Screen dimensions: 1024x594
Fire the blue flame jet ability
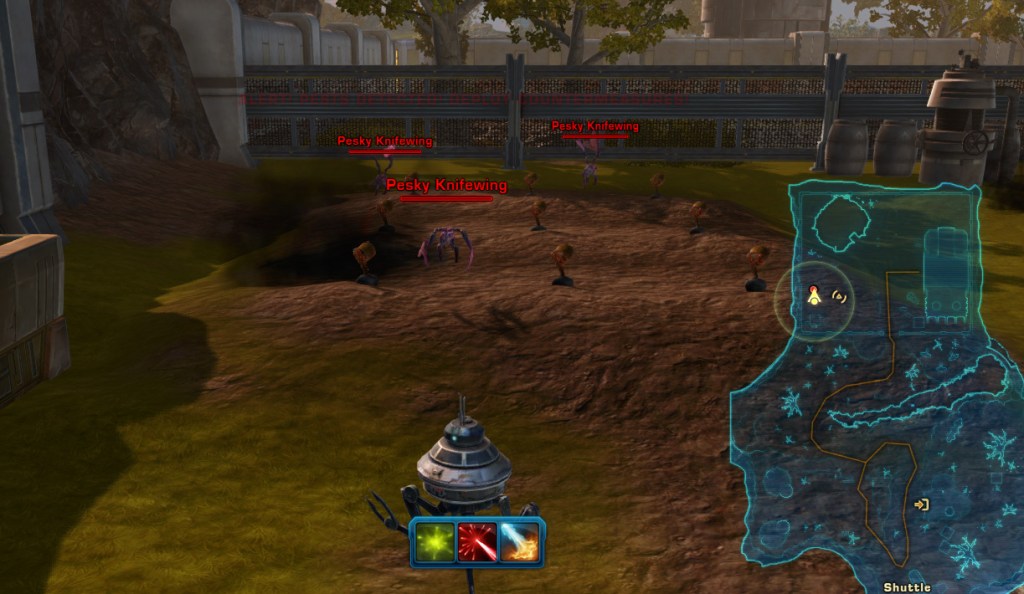point(519,542)
